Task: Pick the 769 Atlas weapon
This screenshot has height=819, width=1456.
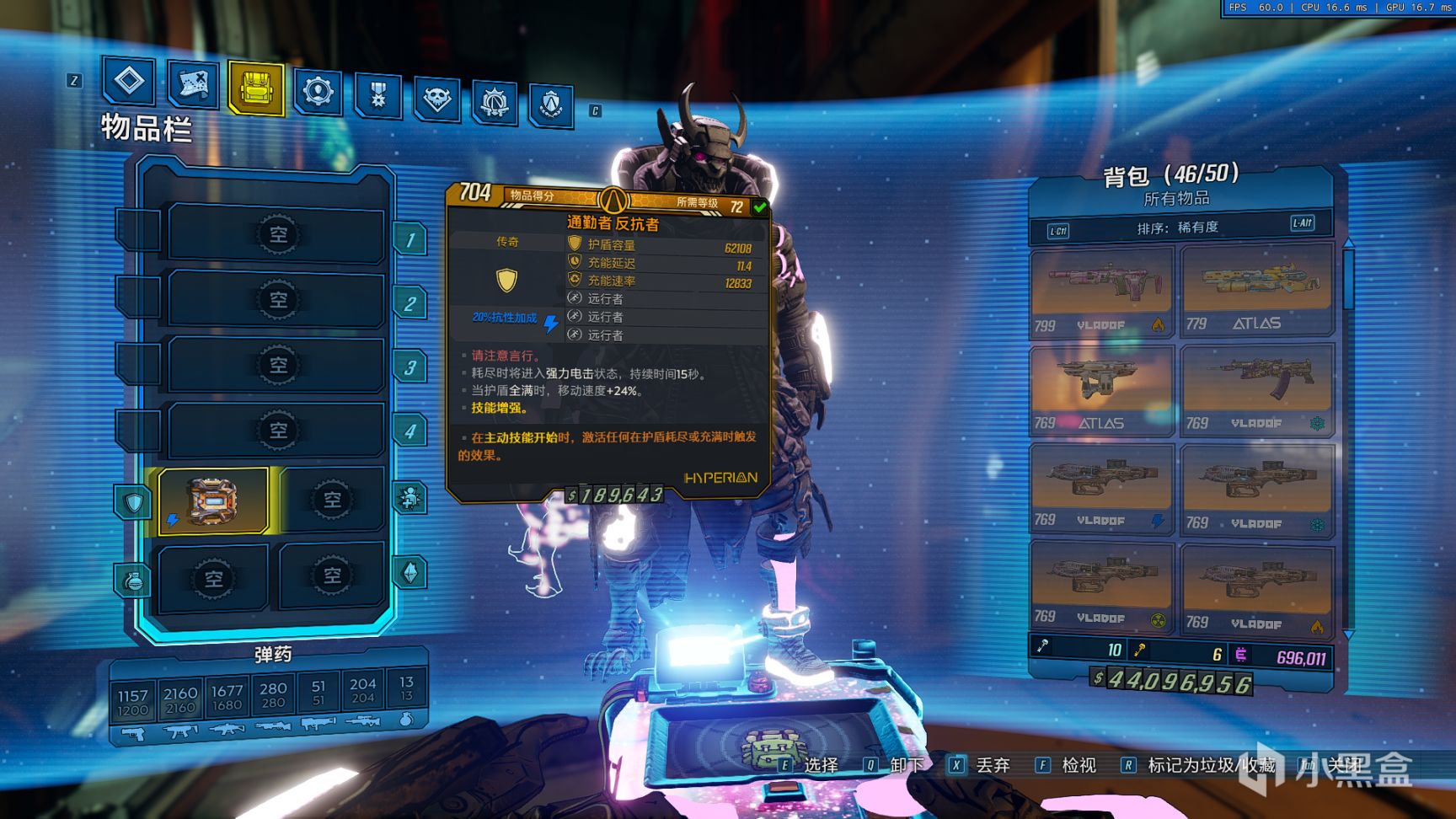Action: (x=1101, y=389)
